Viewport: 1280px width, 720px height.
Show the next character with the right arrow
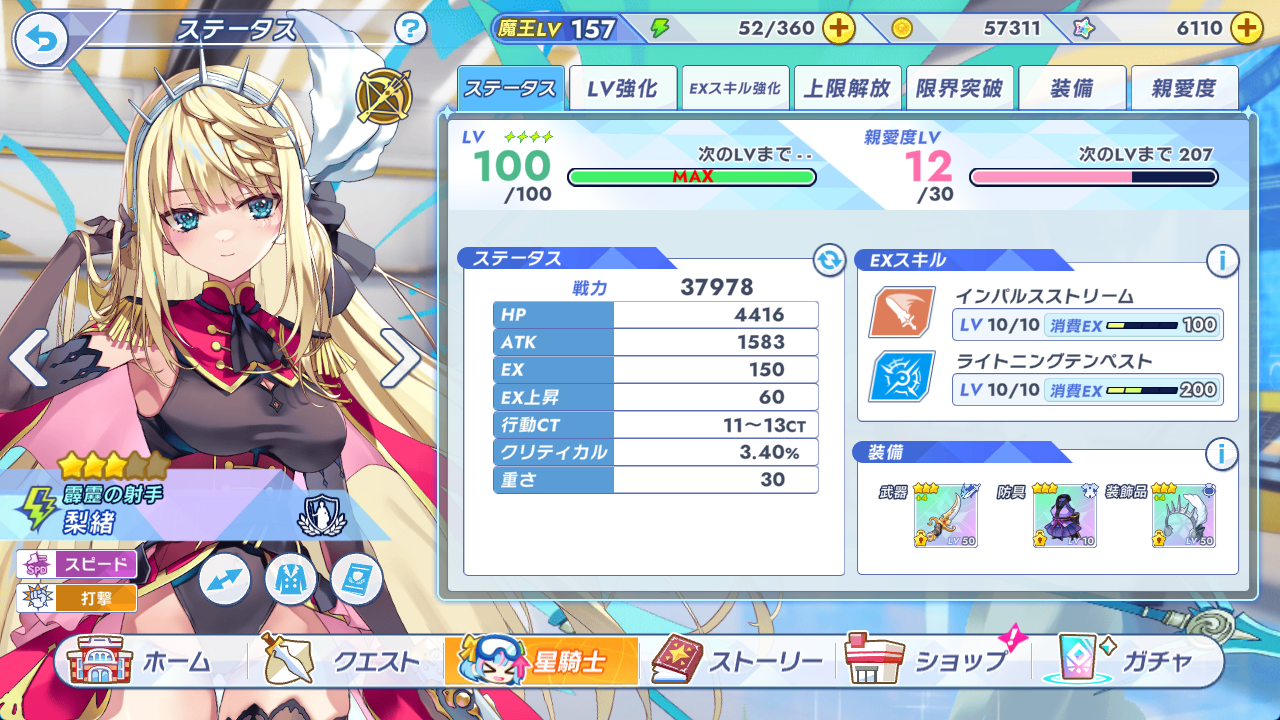(399, 358)
